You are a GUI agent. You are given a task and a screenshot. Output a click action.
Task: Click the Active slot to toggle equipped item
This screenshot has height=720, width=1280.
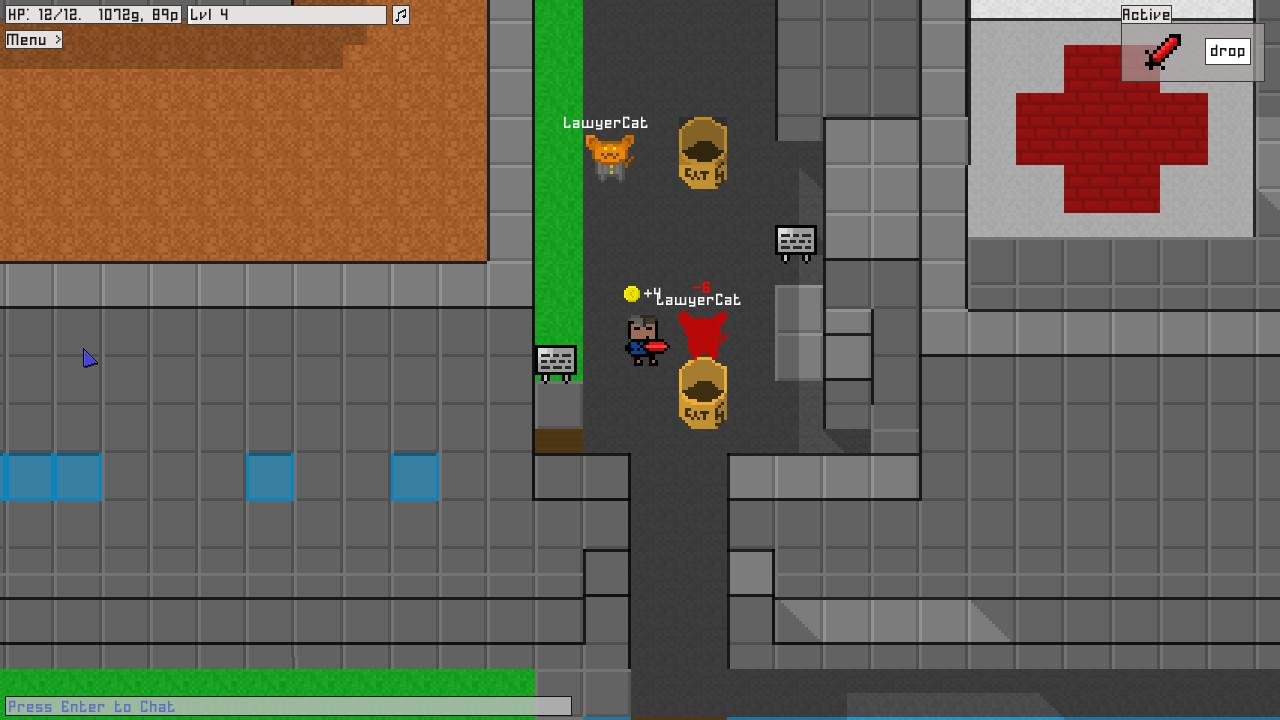tap(1161, 50)
